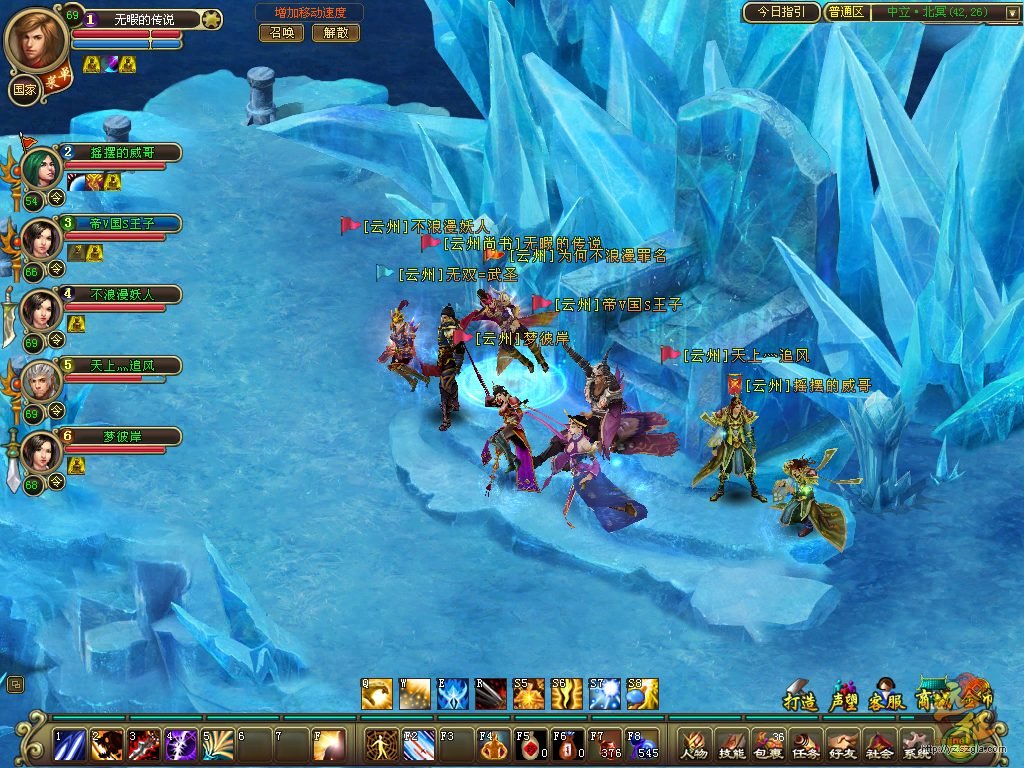Click the gear icon beside player name
Image resolution: width=1024 pixels, height=768 pixels.
coord(211,18)
